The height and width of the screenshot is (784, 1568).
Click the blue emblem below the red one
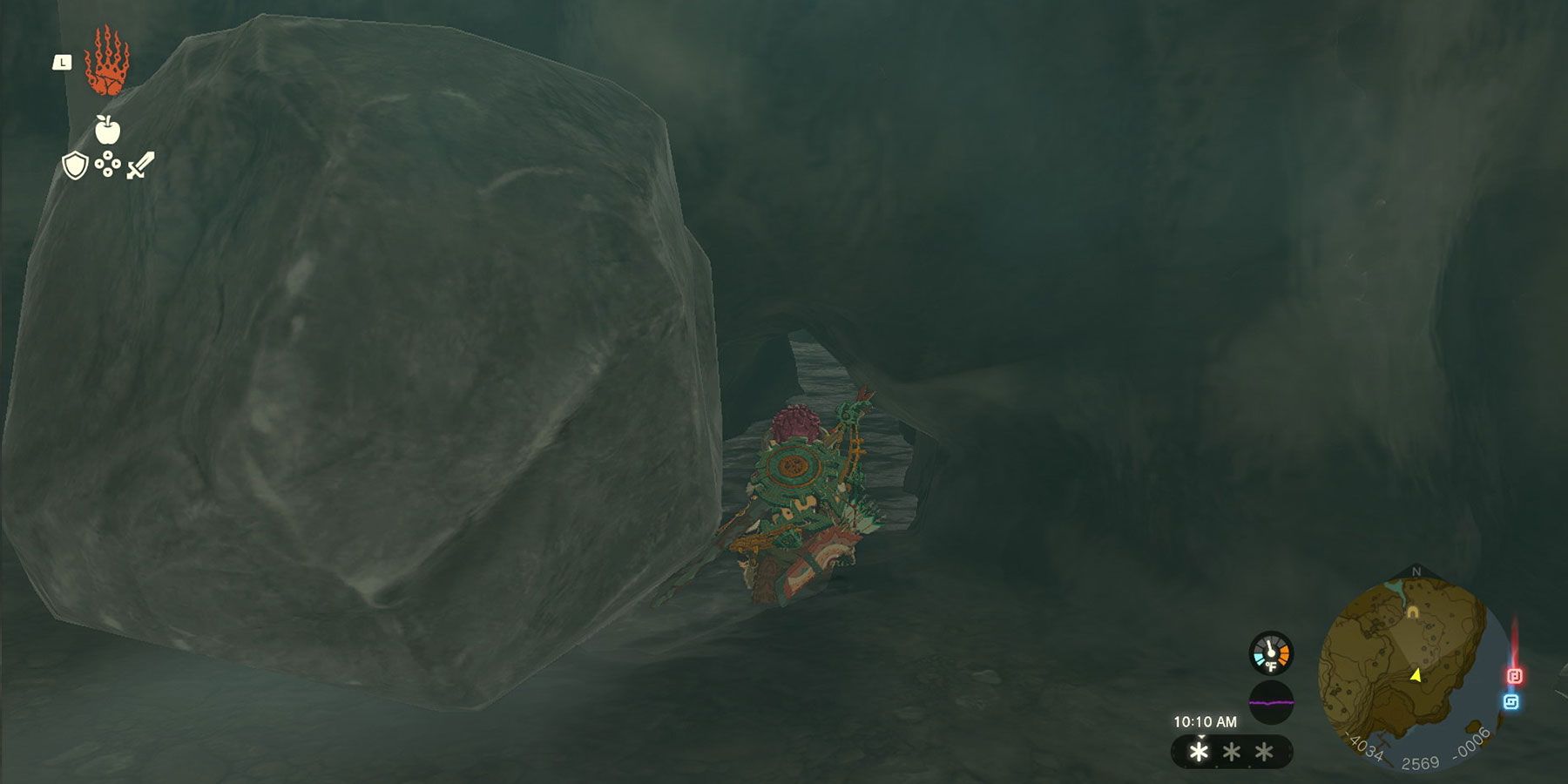(1512, 700)
